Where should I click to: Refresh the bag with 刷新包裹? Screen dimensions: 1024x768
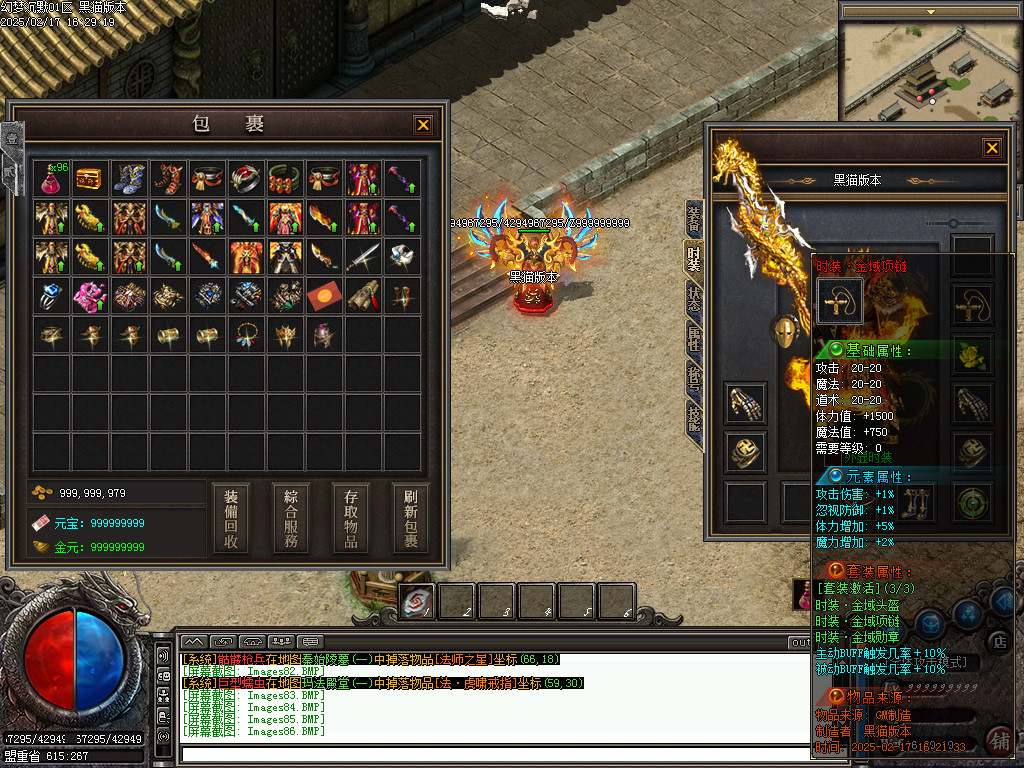410,518
